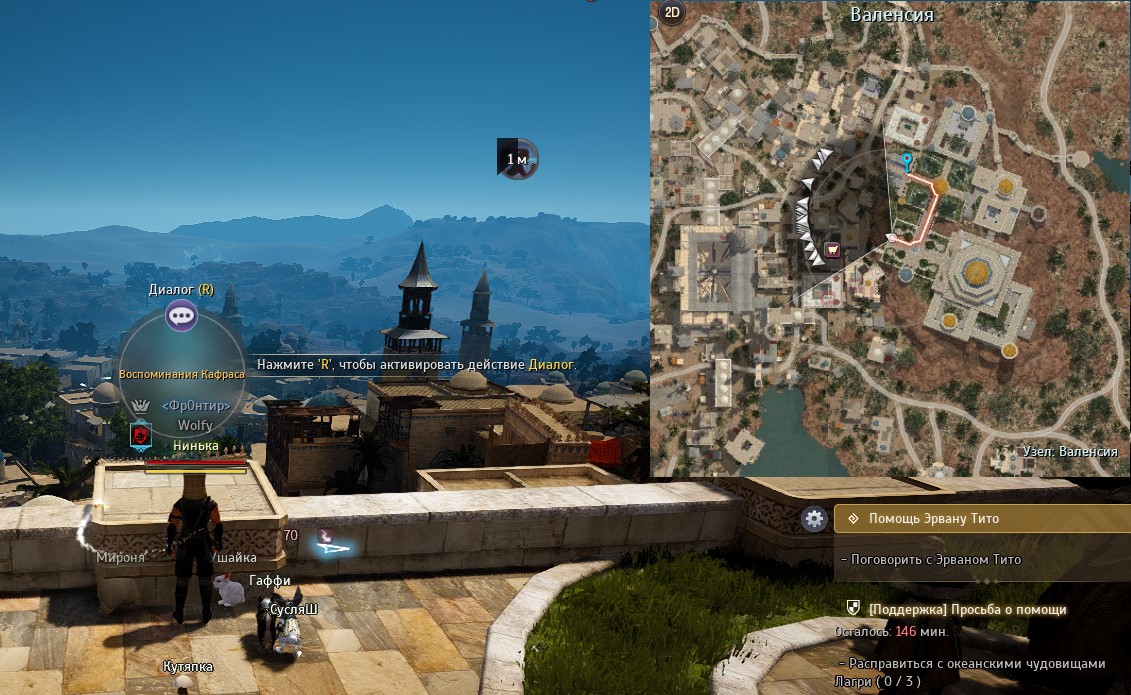Select the quest "Помощь Эрвану Тито"
This screenshot has width=1131, height=695.
click(x=933, y=519)
